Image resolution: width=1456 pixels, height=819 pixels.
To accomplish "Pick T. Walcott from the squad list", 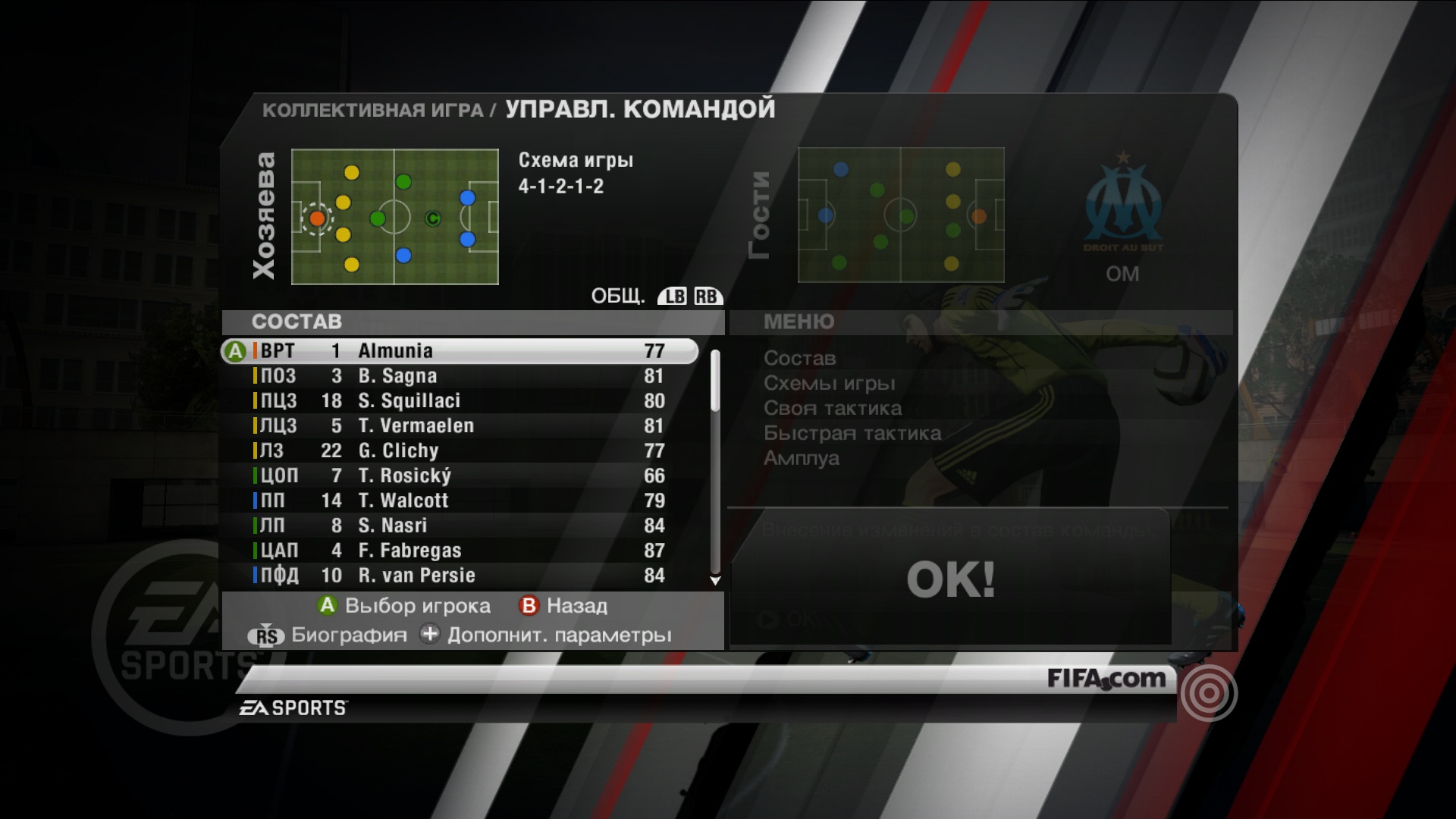I will (x=459, y=501).
